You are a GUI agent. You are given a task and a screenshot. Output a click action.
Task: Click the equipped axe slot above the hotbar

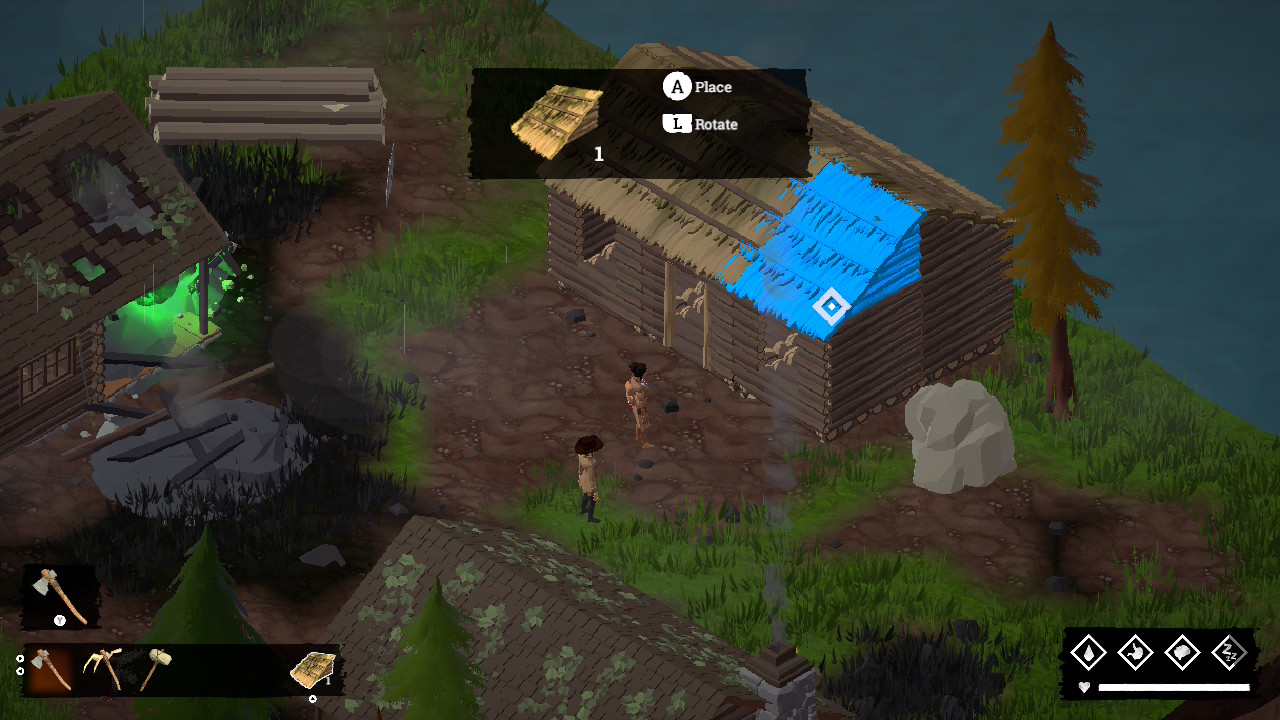tap(60, 596)
